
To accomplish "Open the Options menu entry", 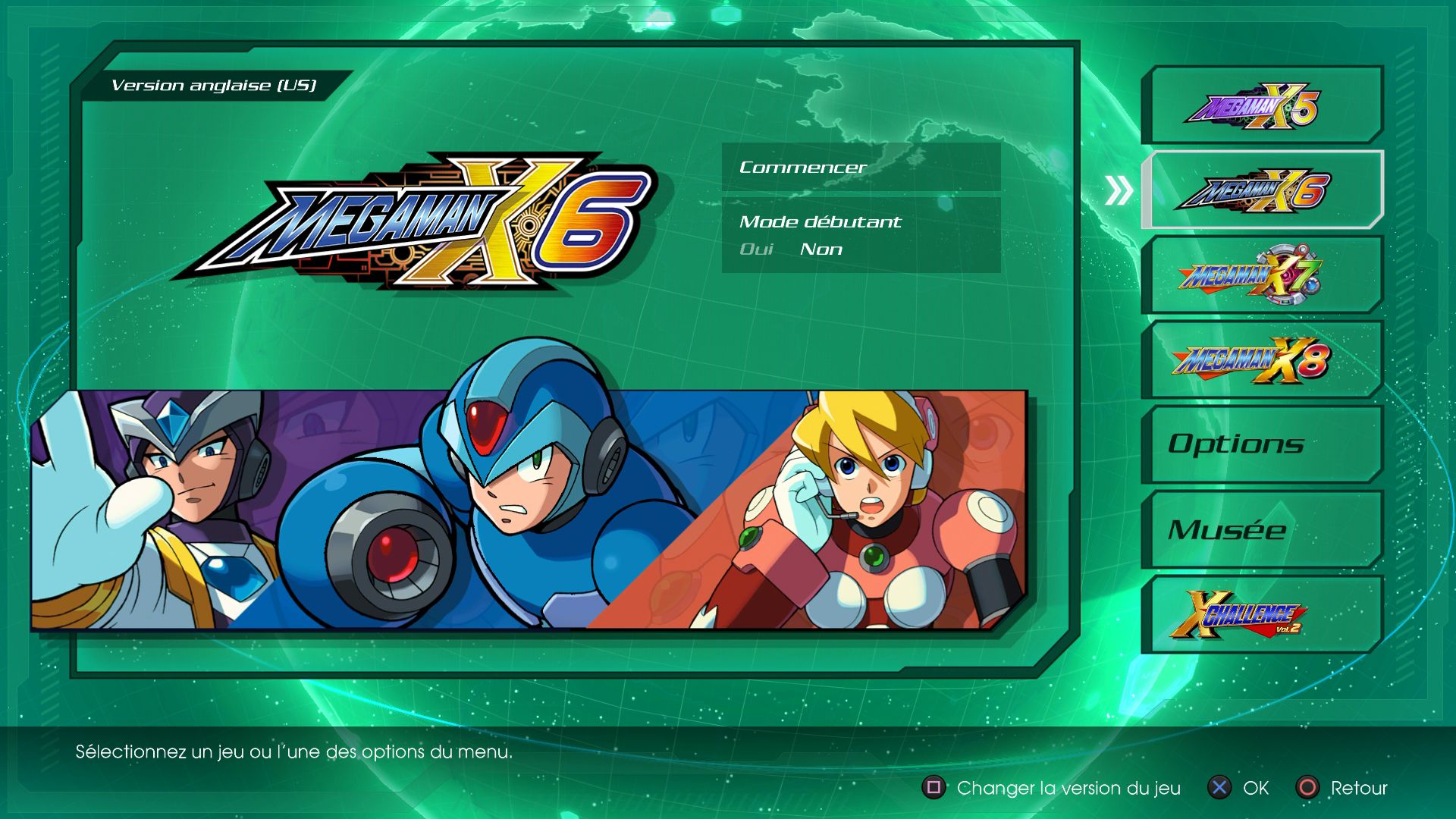I will [1261, 444].
